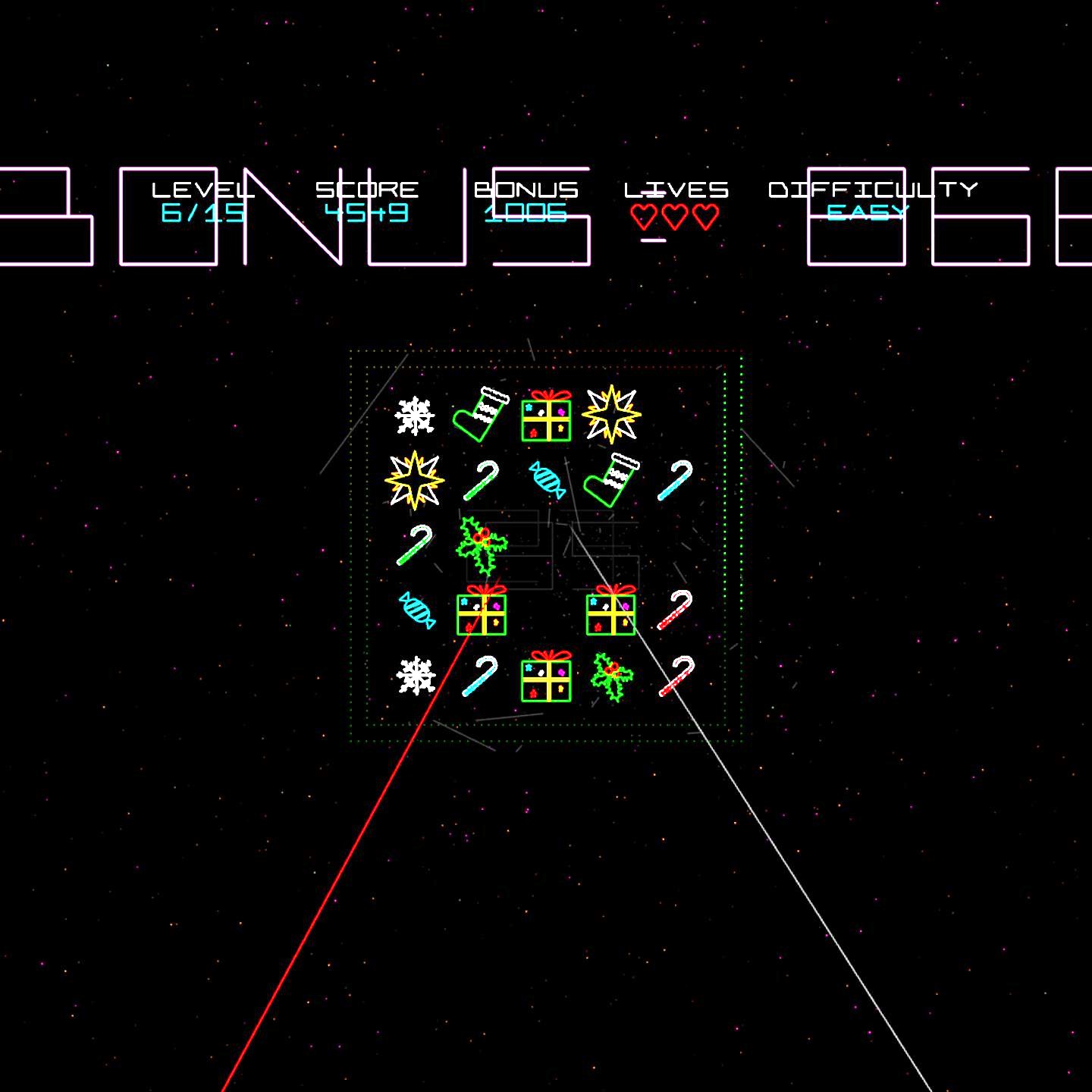Select the star tile beside the green candy cane
The width and height of the screenshot is (1092, 1092).
point(414,480)
